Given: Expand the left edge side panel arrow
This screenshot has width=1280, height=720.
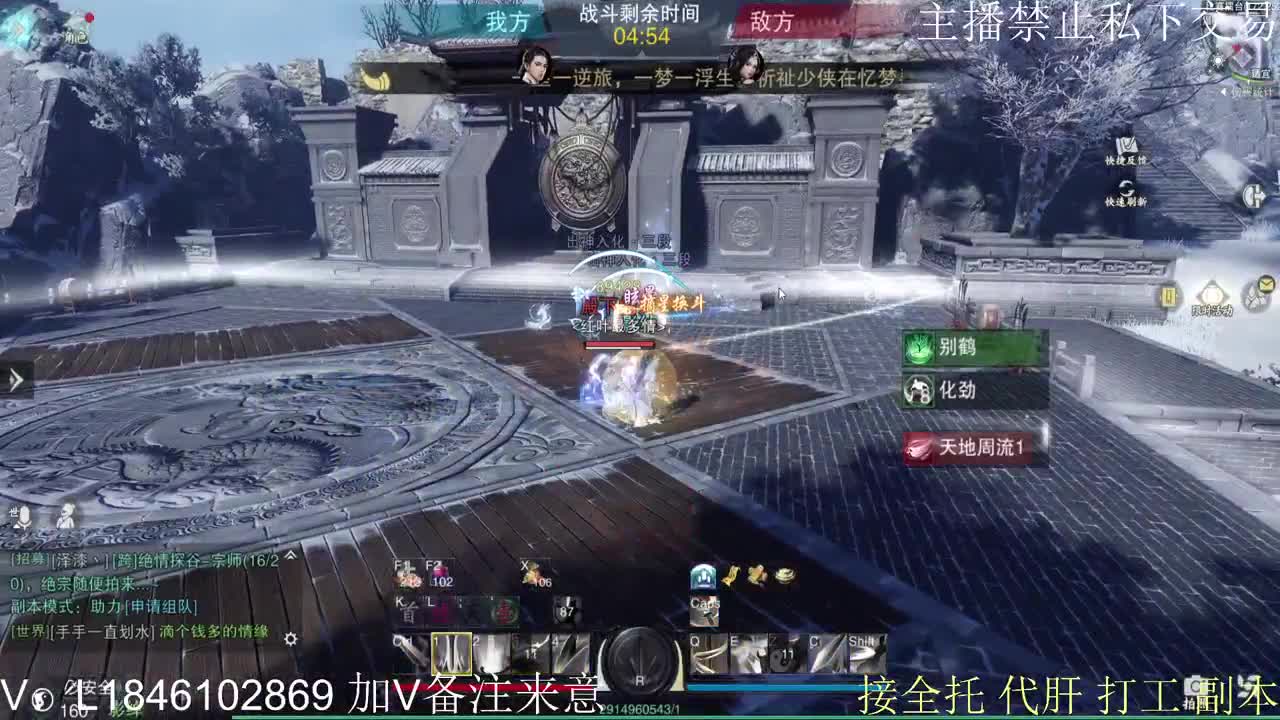Looking at the screenshot, I should 14,380.
